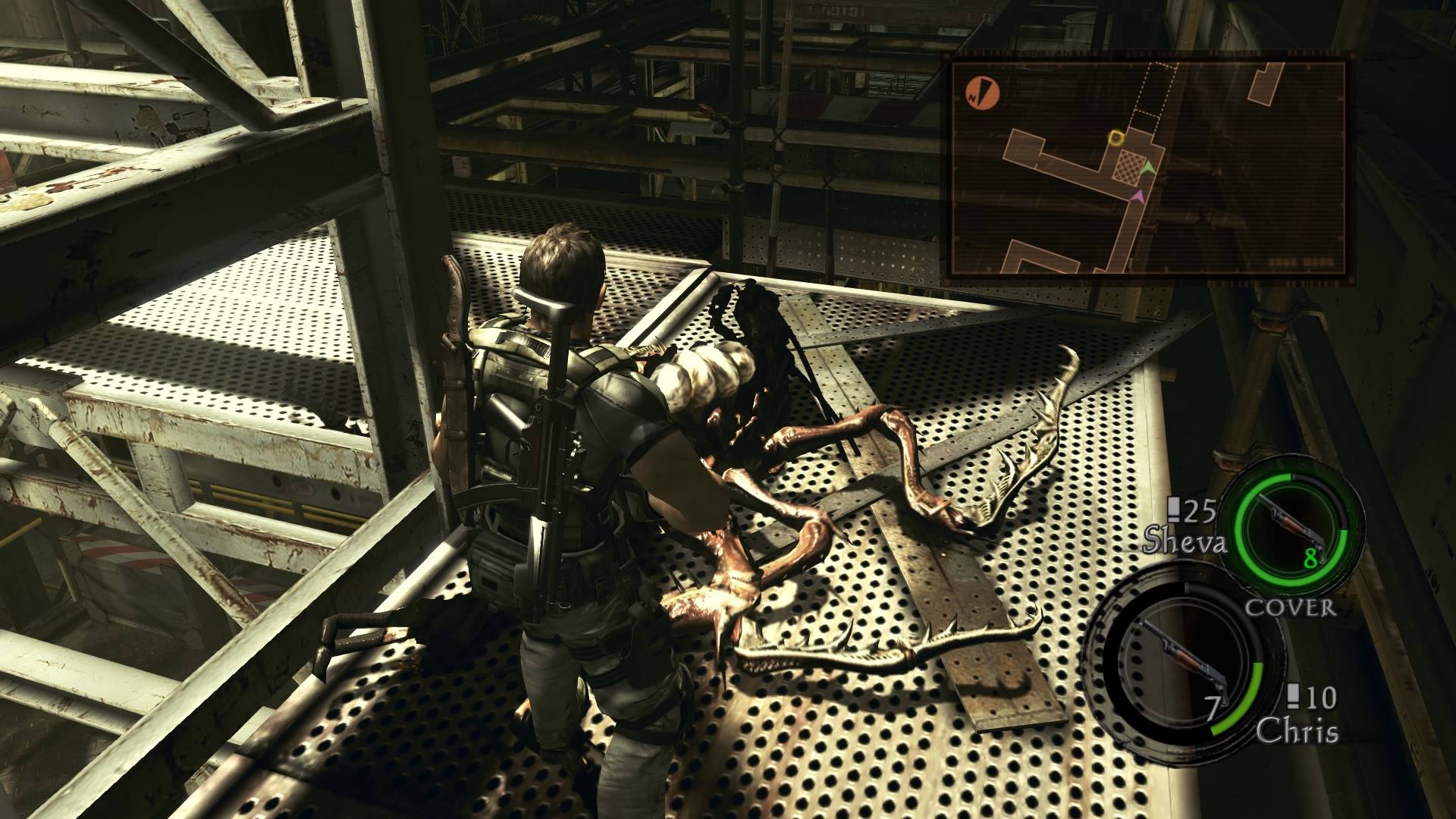Click the COVER command text
Image resolution: width=1456 pixels, height=819 pixels.
pyautogui.click(x=1291, y=607)
